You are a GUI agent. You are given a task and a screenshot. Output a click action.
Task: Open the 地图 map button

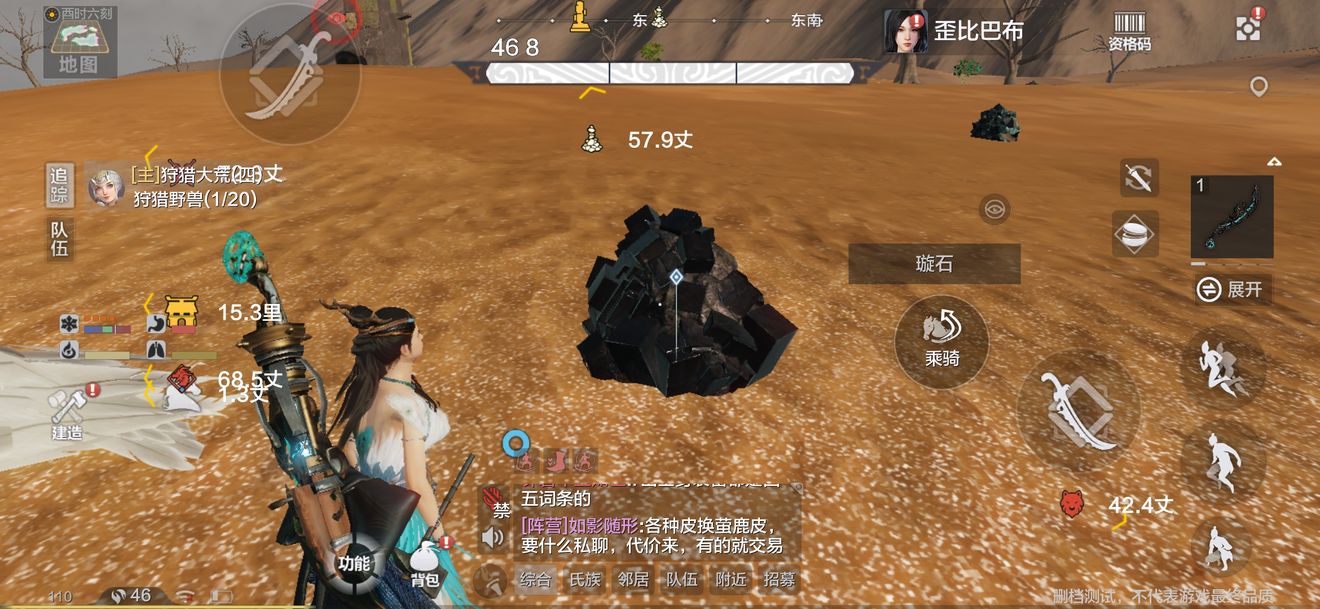click(x=79, y=45)
